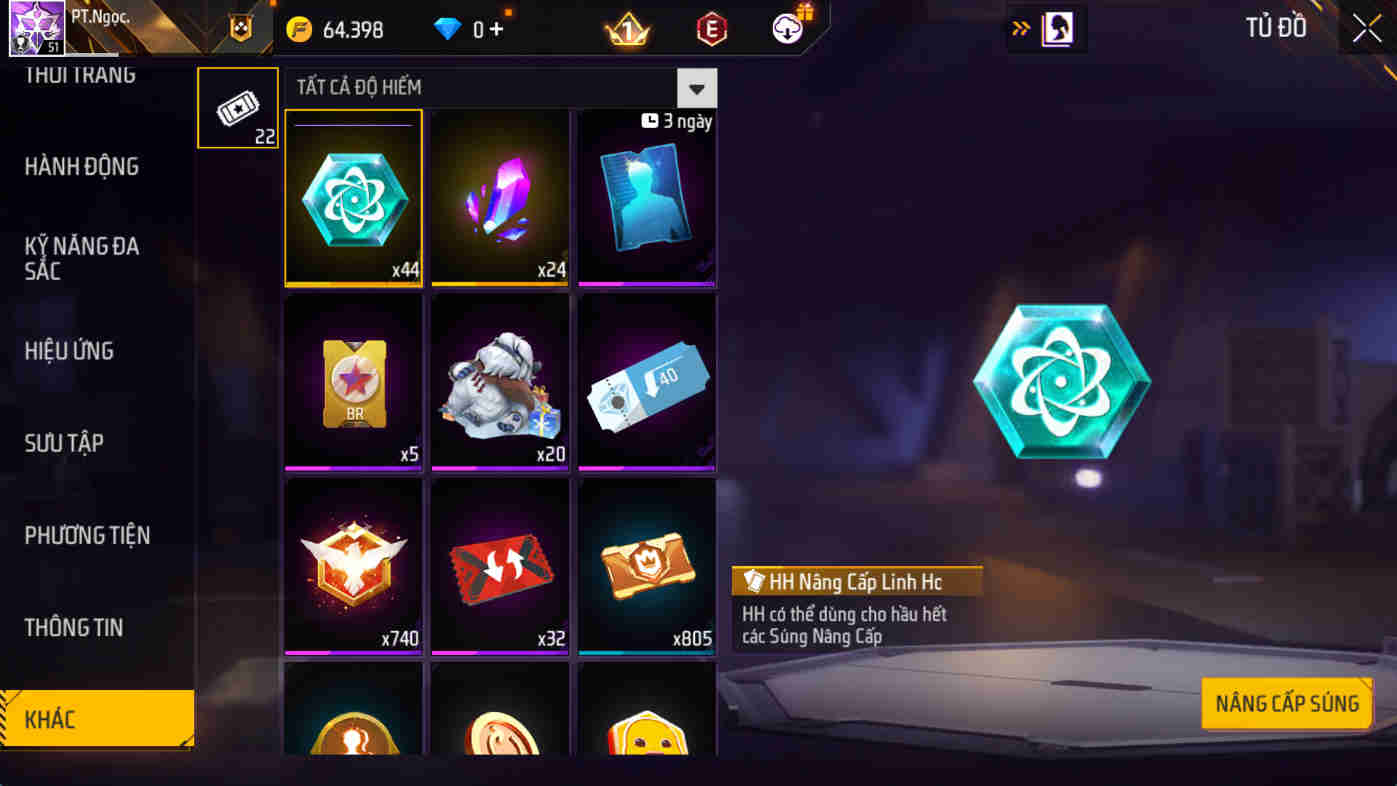Toggle the sidebar collapse double-arrow
The image size is (1397, 786).
click(x=1018, y=29)
